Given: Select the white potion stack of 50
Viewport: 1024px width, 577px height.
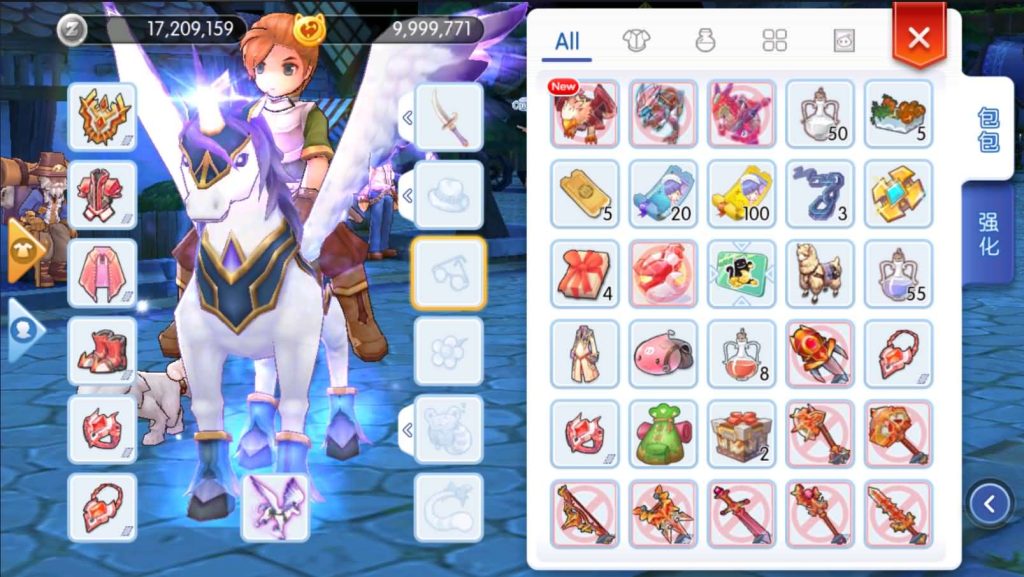Looking at the screenshot, I should [x=820, y=113].
